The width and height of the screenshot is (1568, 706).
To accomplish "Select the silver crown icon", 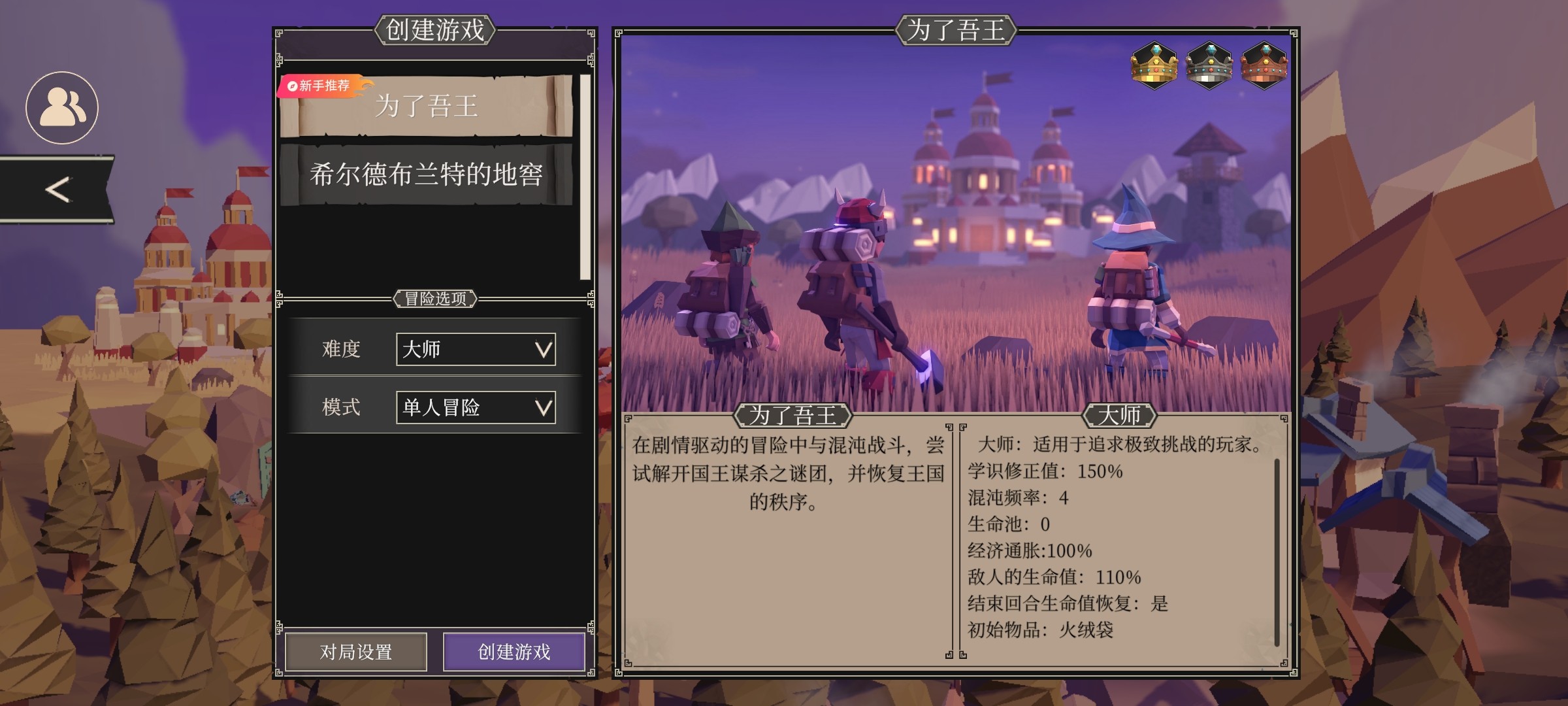I will [1209, 65].
